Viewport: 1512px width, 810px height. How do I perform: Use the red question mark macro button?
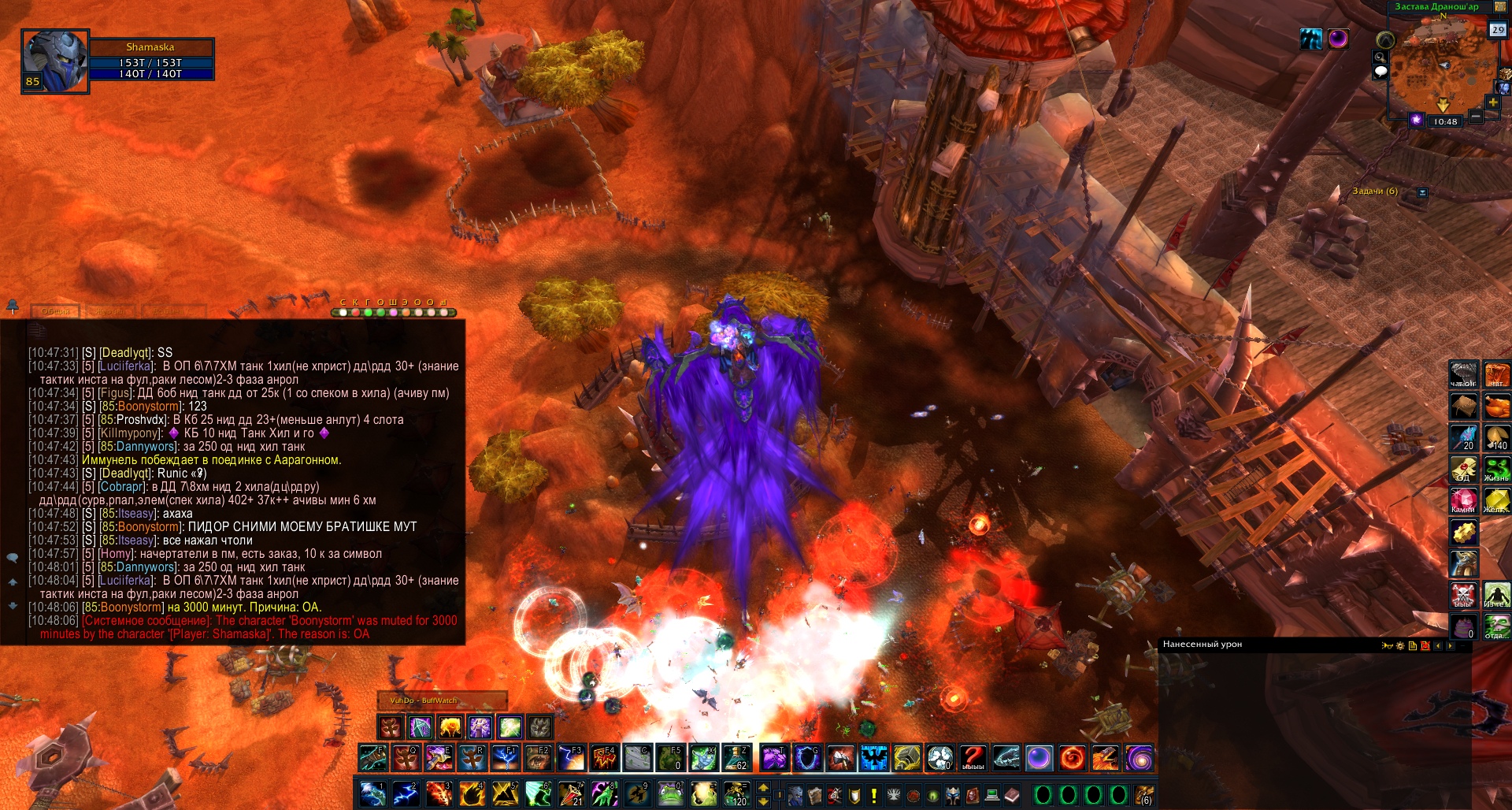point(973,758)
